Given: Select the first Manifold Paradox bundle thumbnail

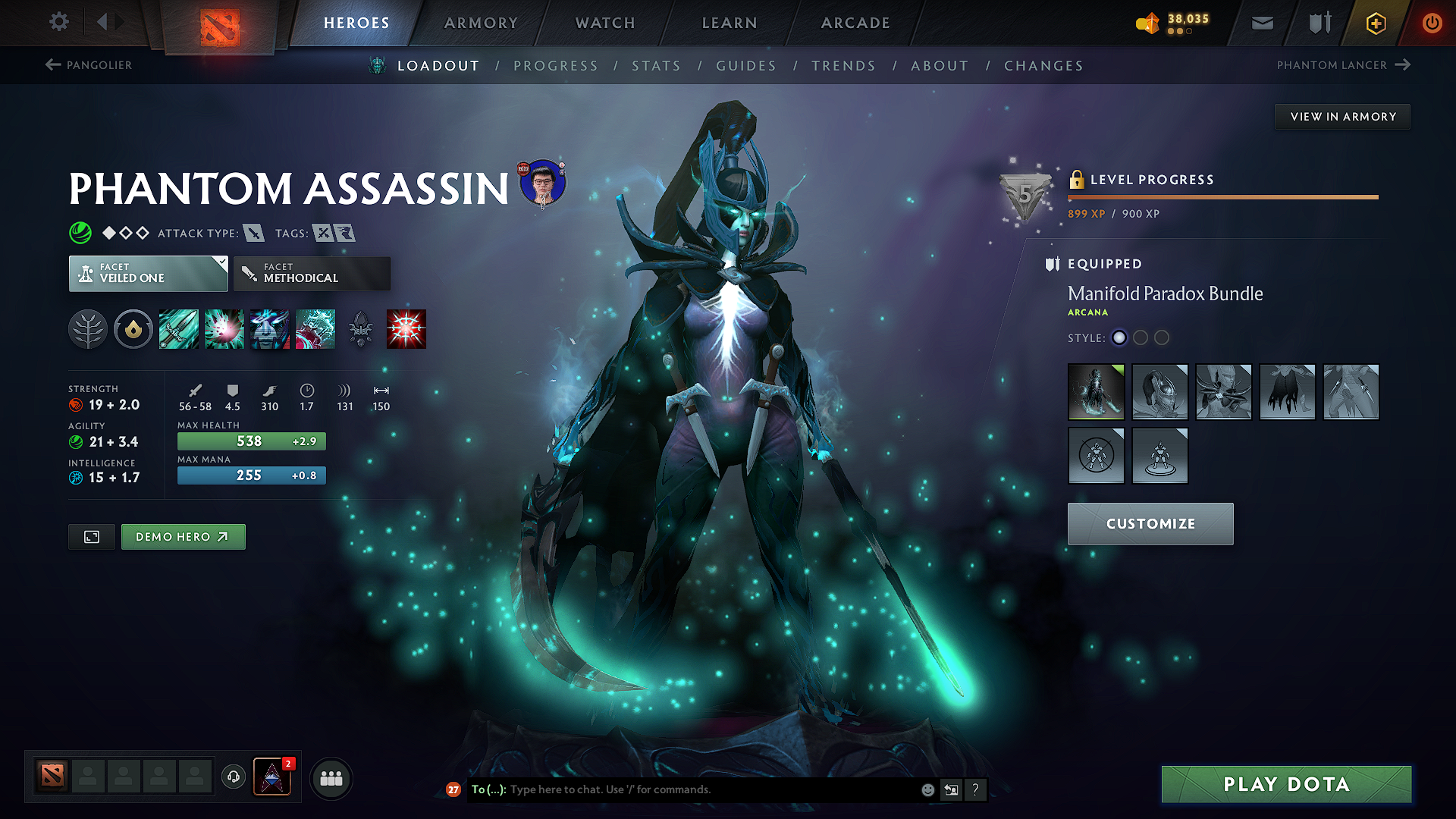Looking at the screenshot, I should [x=1095, y=392].
